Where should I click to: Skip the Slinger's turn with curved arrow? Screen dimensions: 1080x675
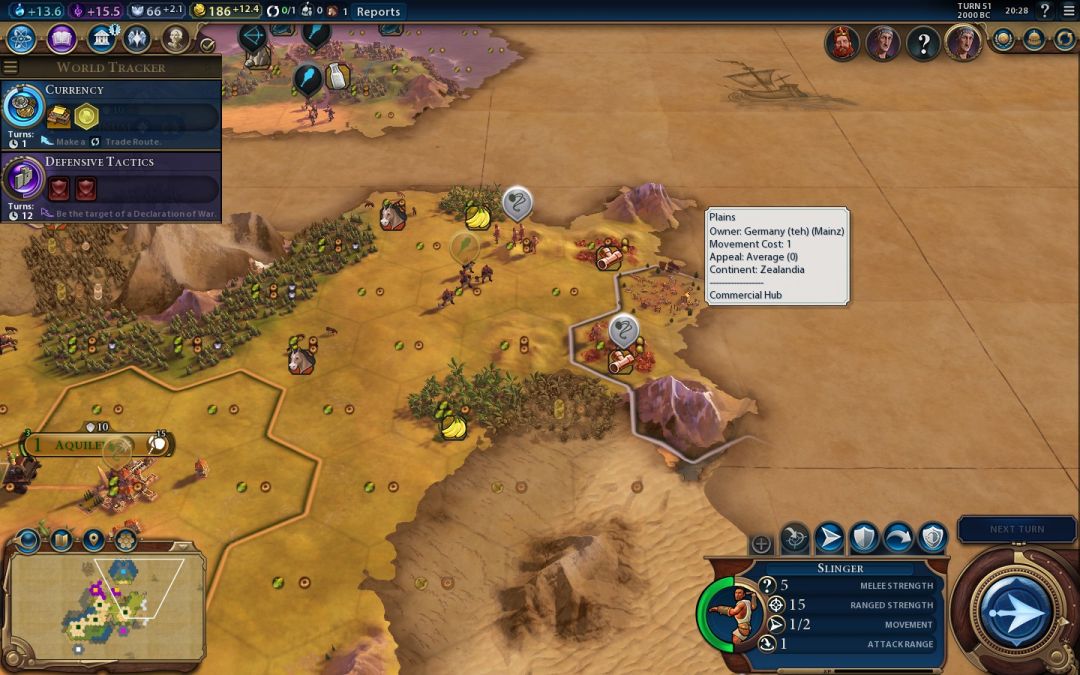pyautogui.click(x=898, y=538)
